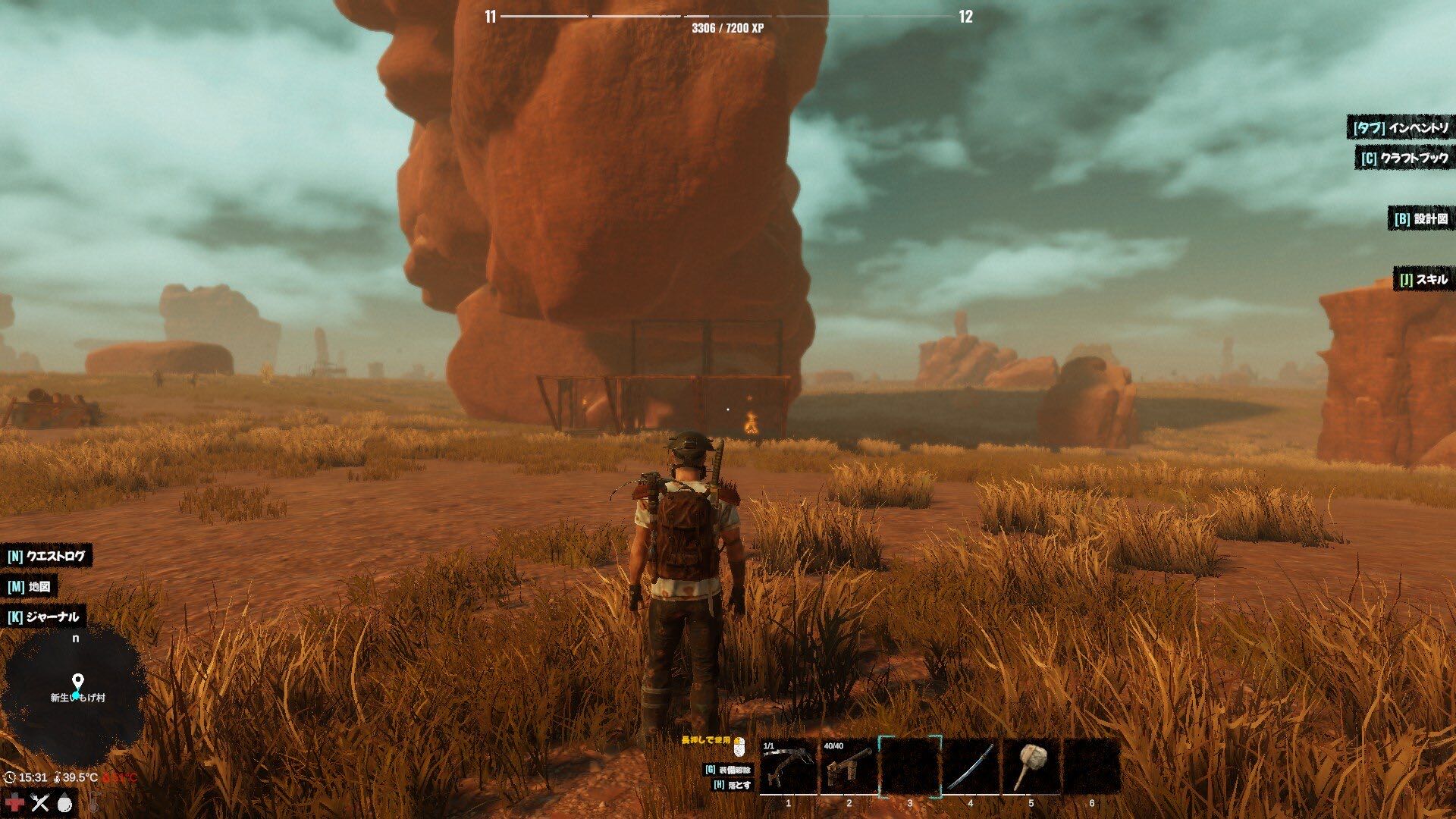Choose the katana hotbar slot
Viewport: 1456px width, 819px height.
[970, 767]
